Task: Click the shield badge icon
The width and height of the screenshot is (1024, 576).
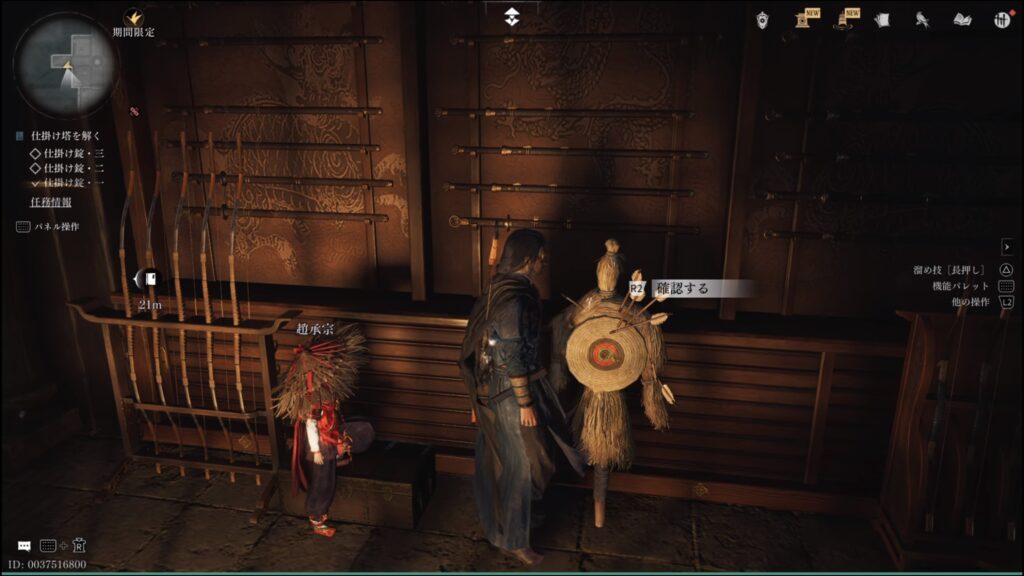Action: click(x=762, y=18)
